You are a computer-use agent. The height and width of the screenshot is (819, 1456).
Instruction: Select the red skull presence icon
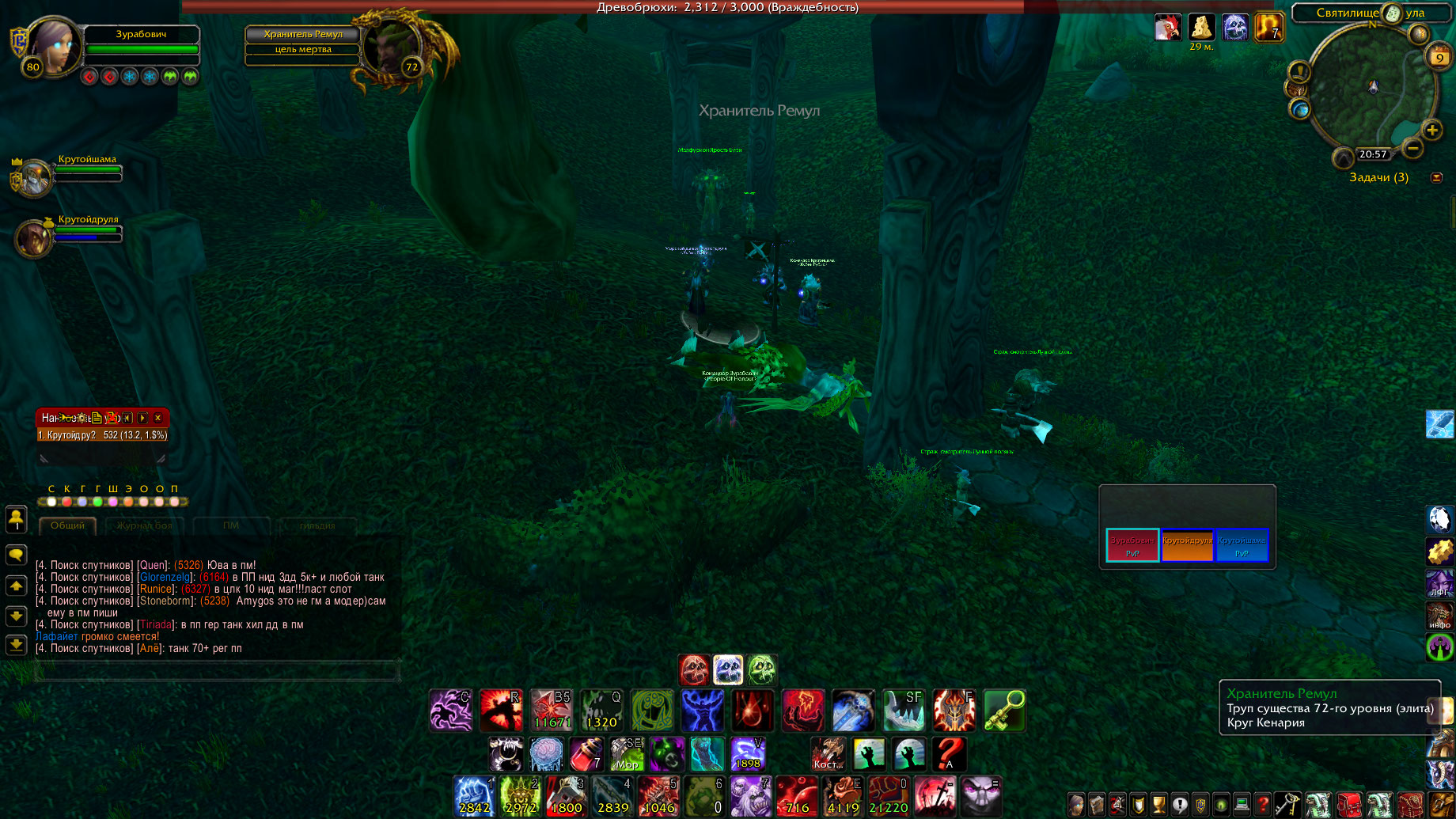[x=694, y=670]
